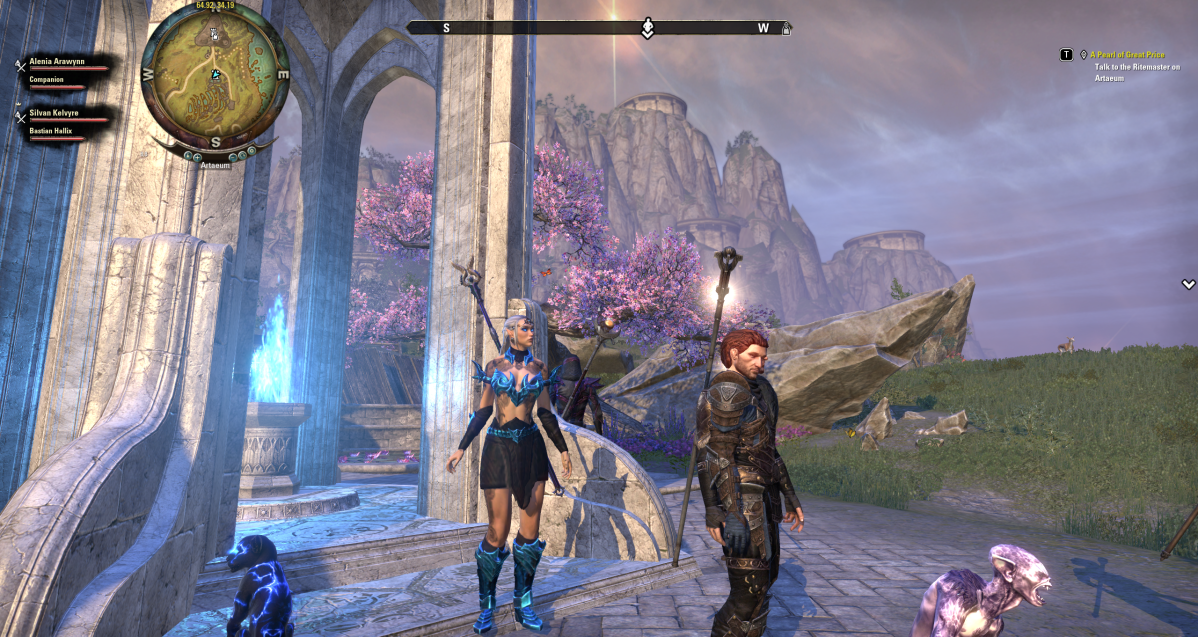Click the player arrow on the minimap
The image size is (1198, 637).
(x=215, y=74)
